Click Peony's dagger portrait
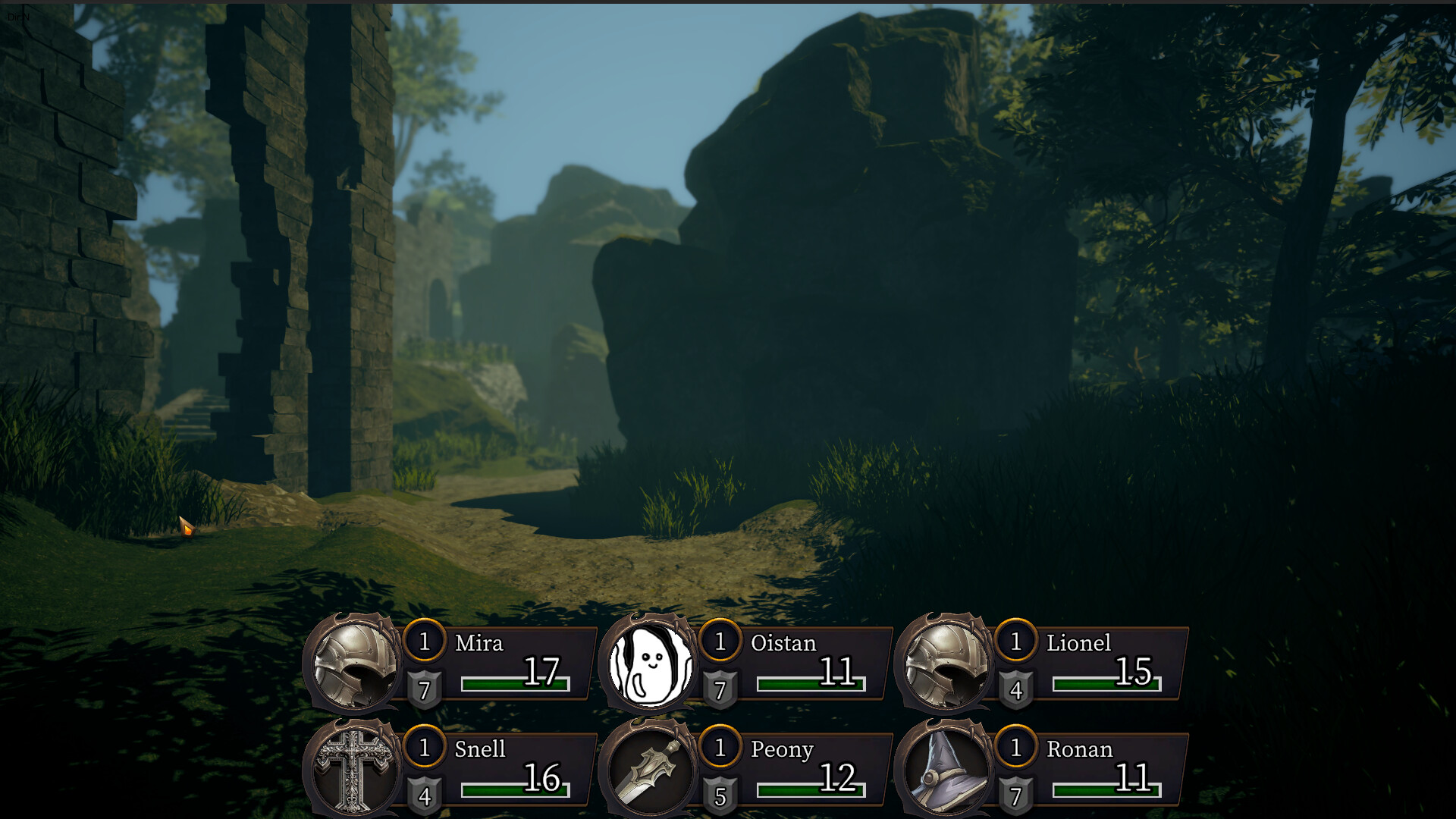This screenshot has width=1456, height=819. [x=650, y=770]
